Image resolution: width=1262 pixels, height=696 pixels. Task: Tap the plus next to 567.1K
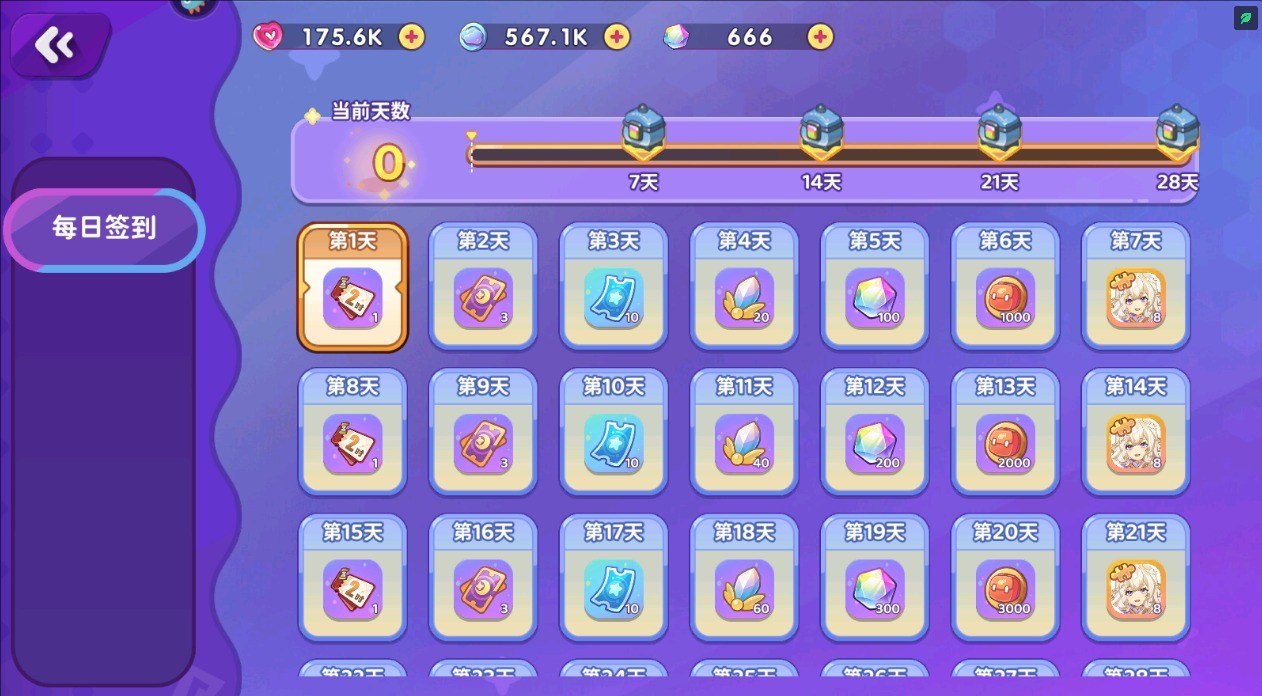pyautogui.click(x=617, y=37)
